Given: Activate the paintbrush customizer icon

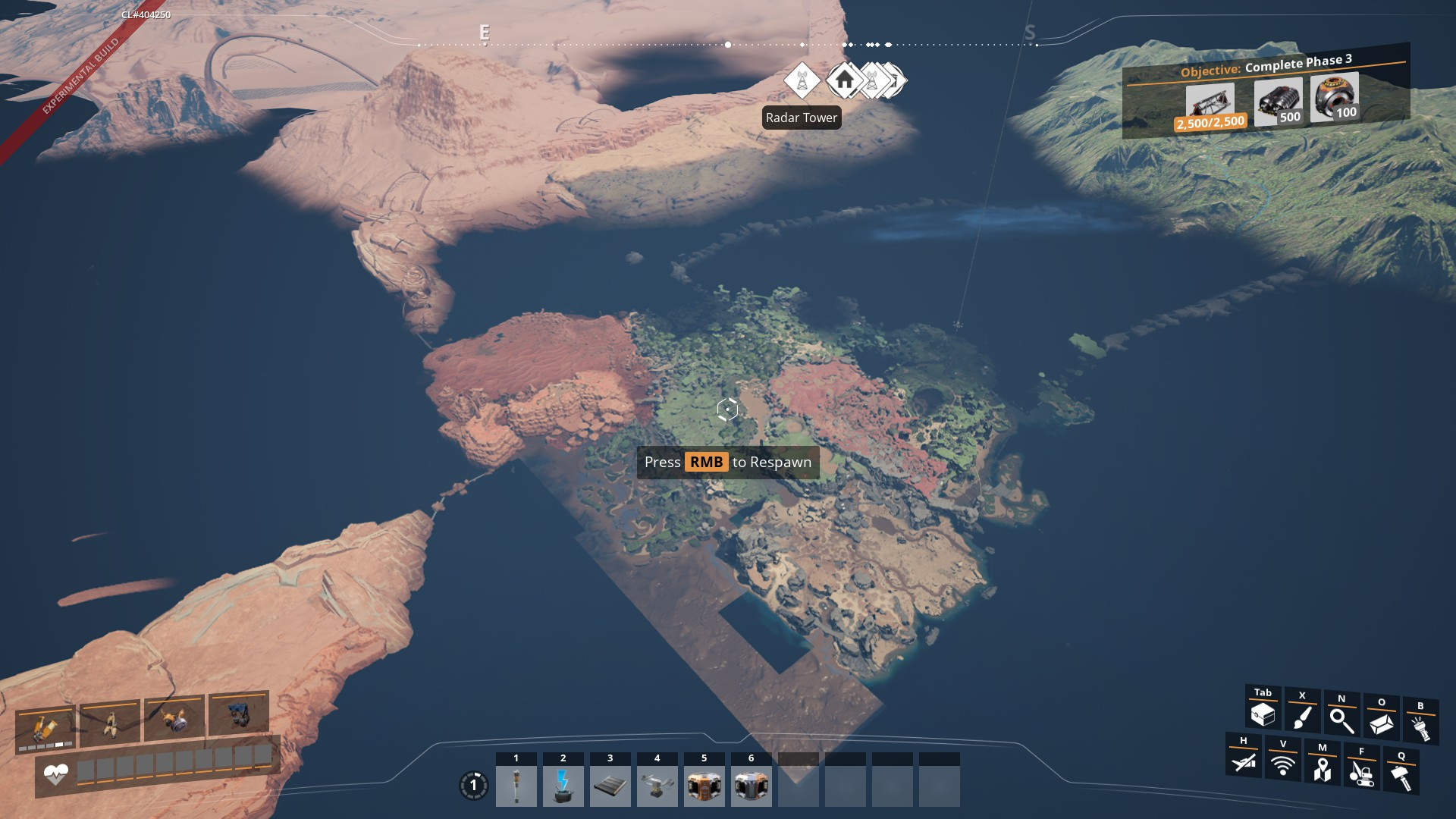Looking at the screenshot, I should coord(1302,717).
